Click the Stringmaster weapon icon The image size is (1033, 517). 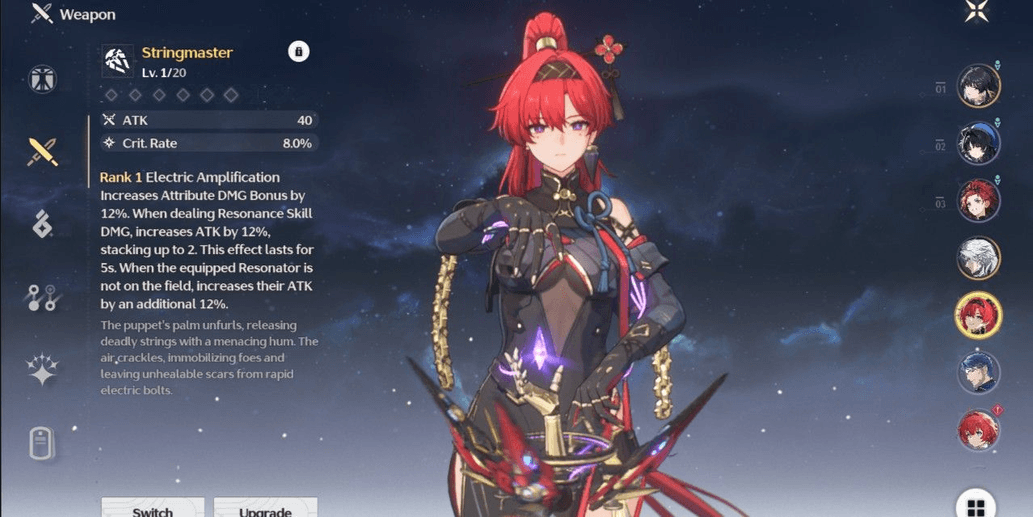pyautogui.click(x=118, y=61)
